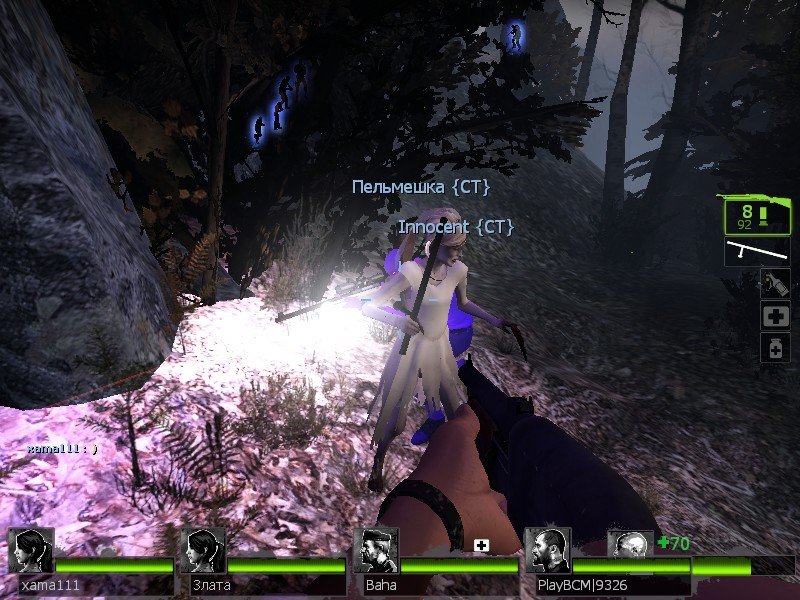Select teammate Baha's portrait
The width and height of the screenshot is (800, 600).
coord(376,551)
